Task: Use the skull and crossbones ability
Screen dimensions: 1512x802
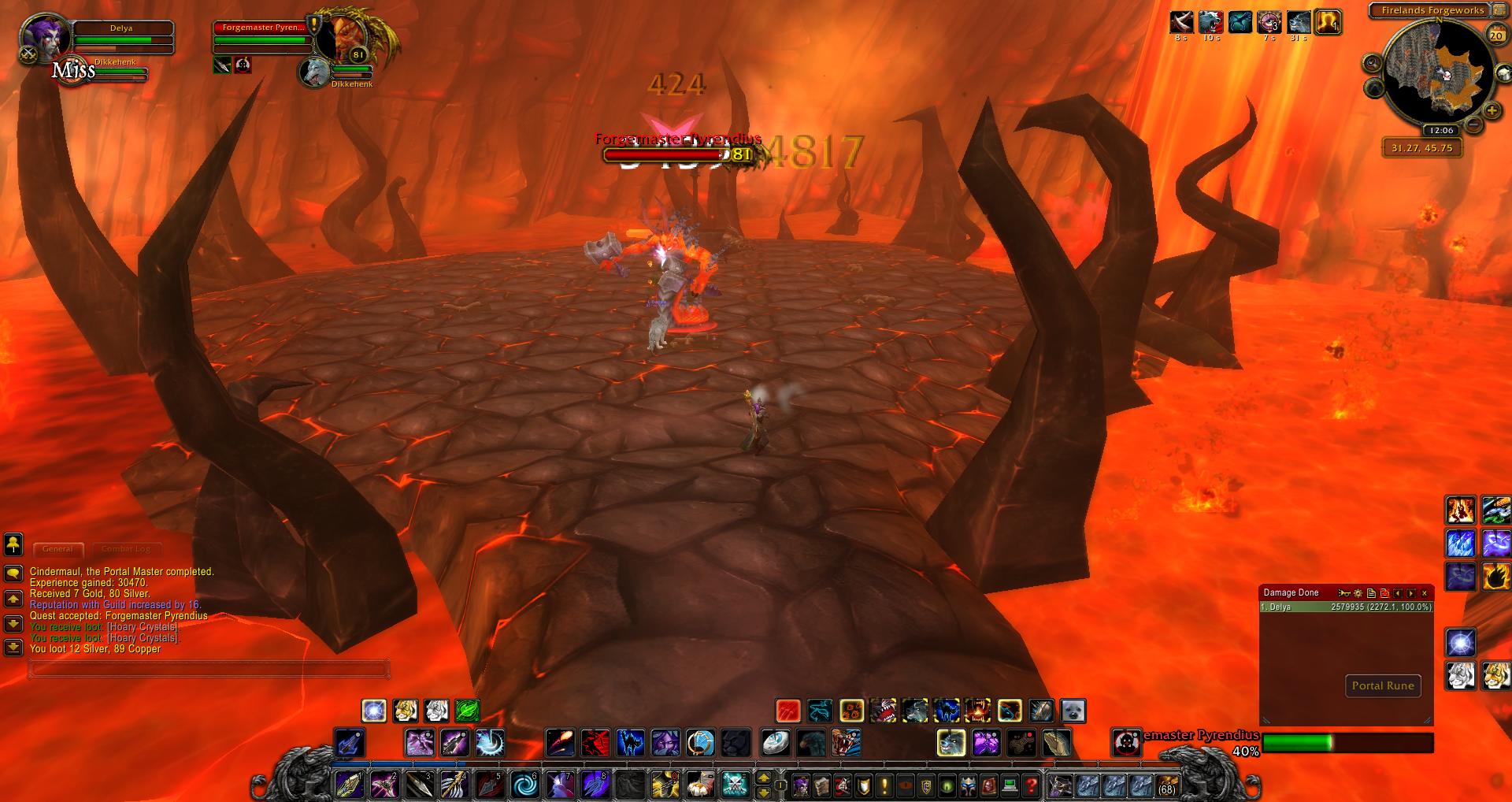Action: (735, 785)
